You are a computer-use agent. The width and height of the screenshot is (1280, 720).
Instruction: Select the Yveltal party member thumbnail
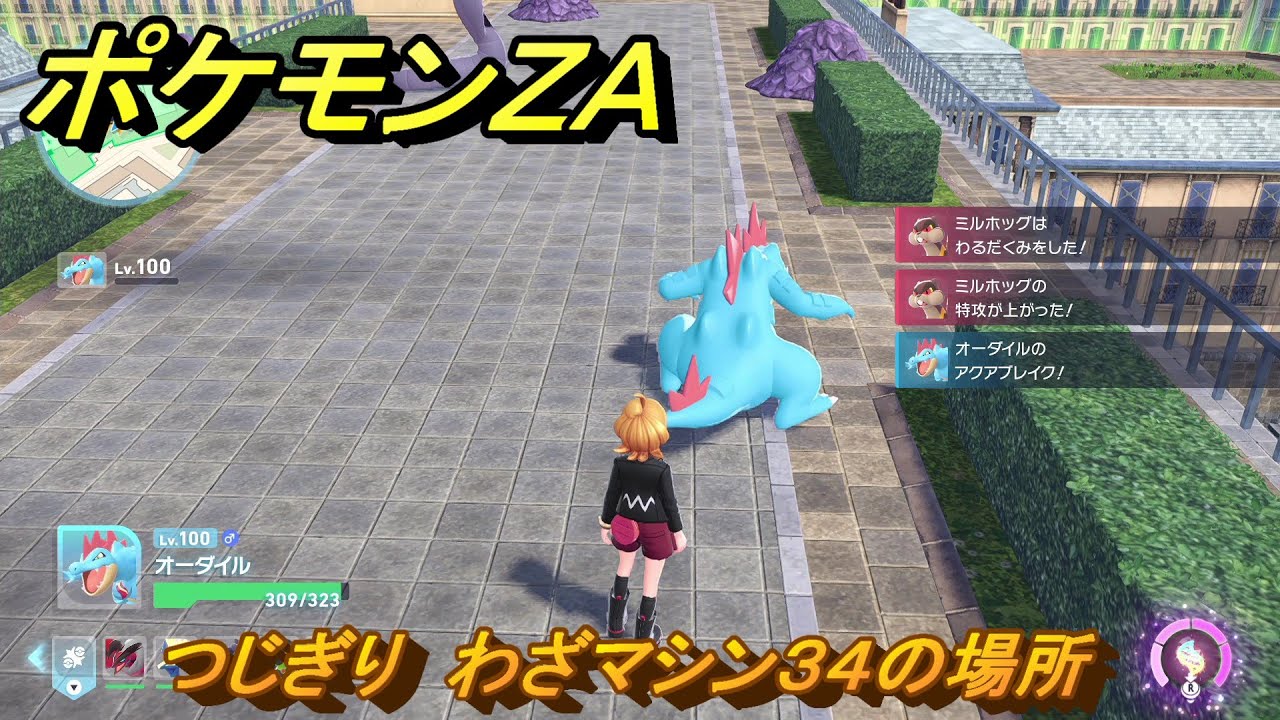click(x=124, y=657)
